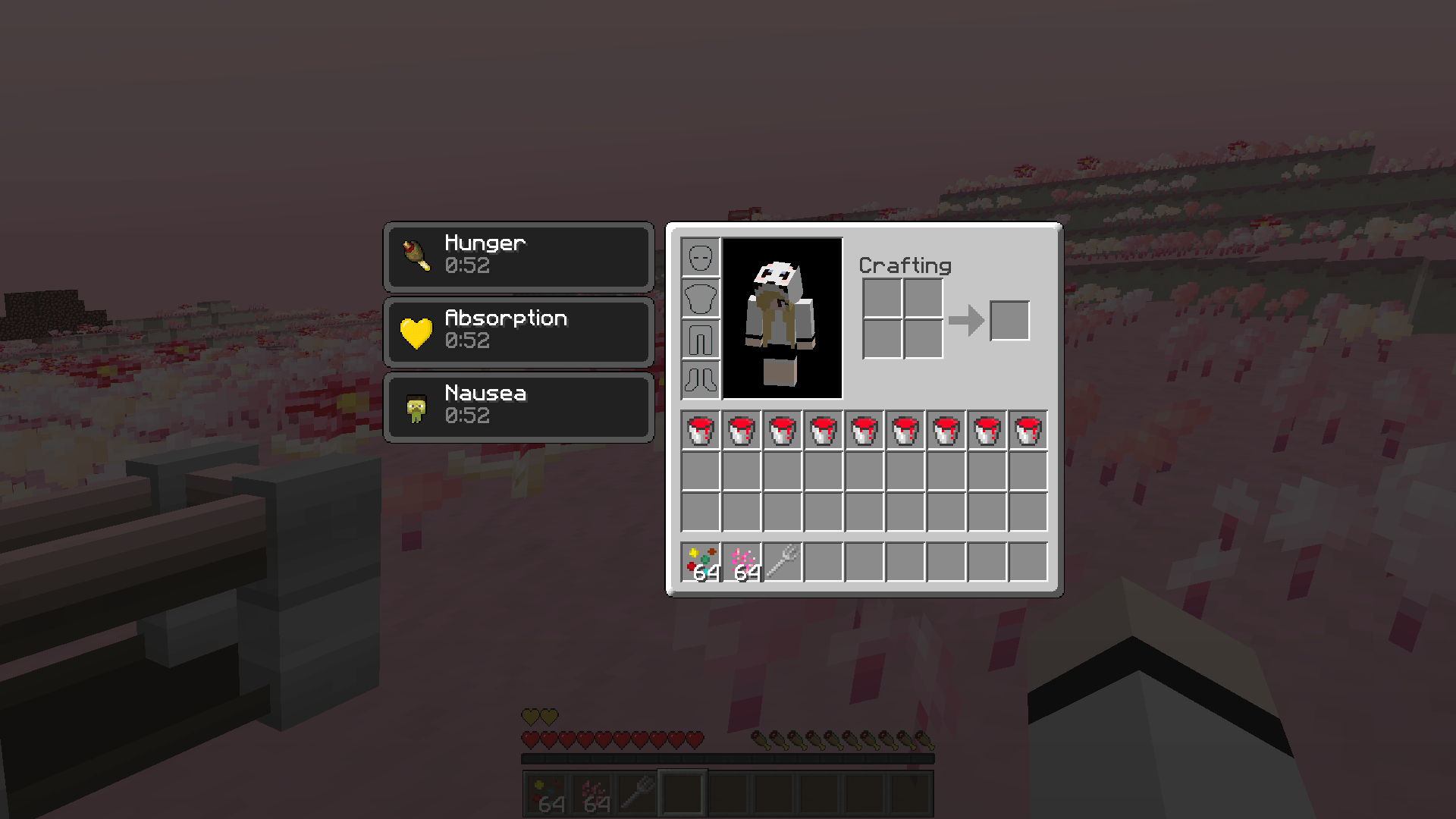Click the empty chestplate armor slot
This screenshot has width=1456, height=819.
(x=700, y=299)
